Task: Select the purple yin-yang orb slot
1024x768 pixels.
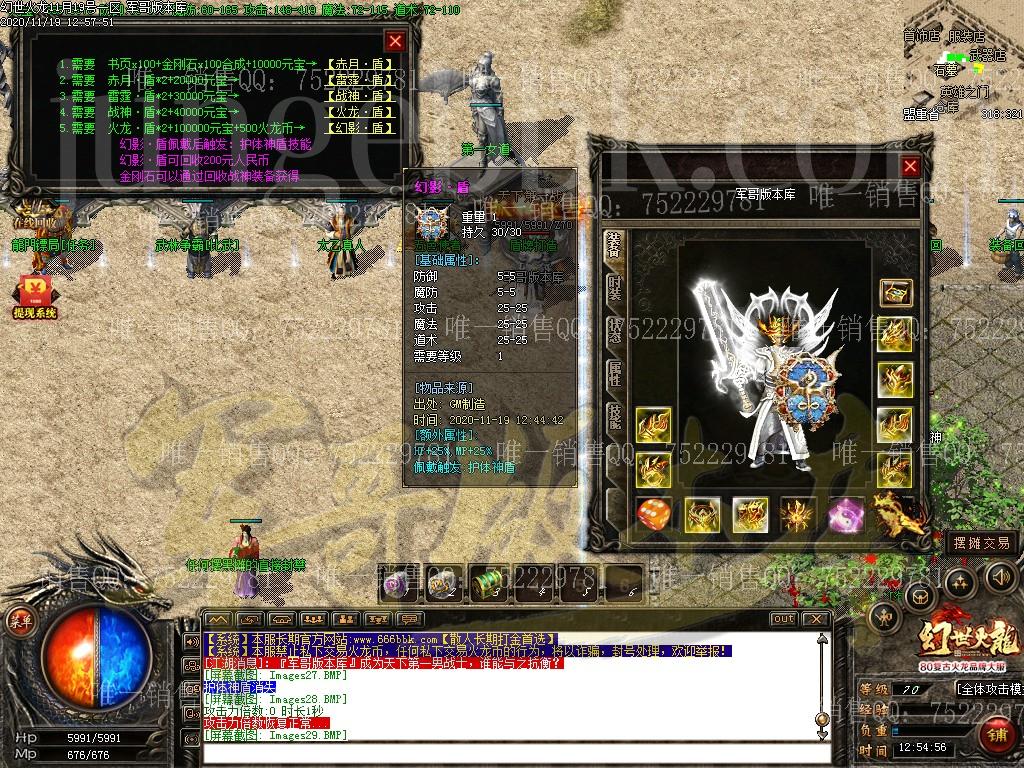Action: click(846, 515)
